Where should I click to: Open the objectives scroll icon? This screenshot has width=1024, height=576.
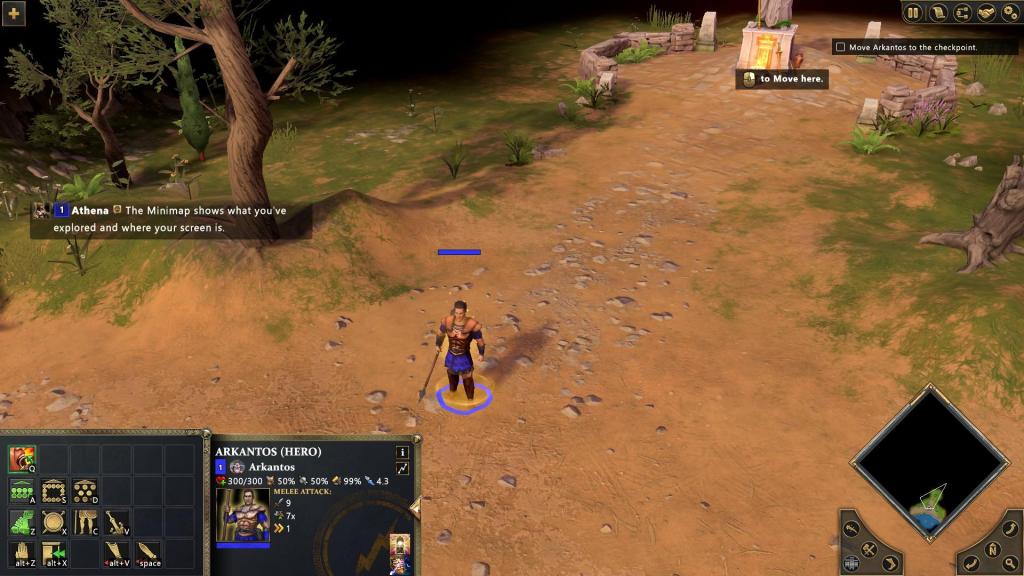point(938,13)
